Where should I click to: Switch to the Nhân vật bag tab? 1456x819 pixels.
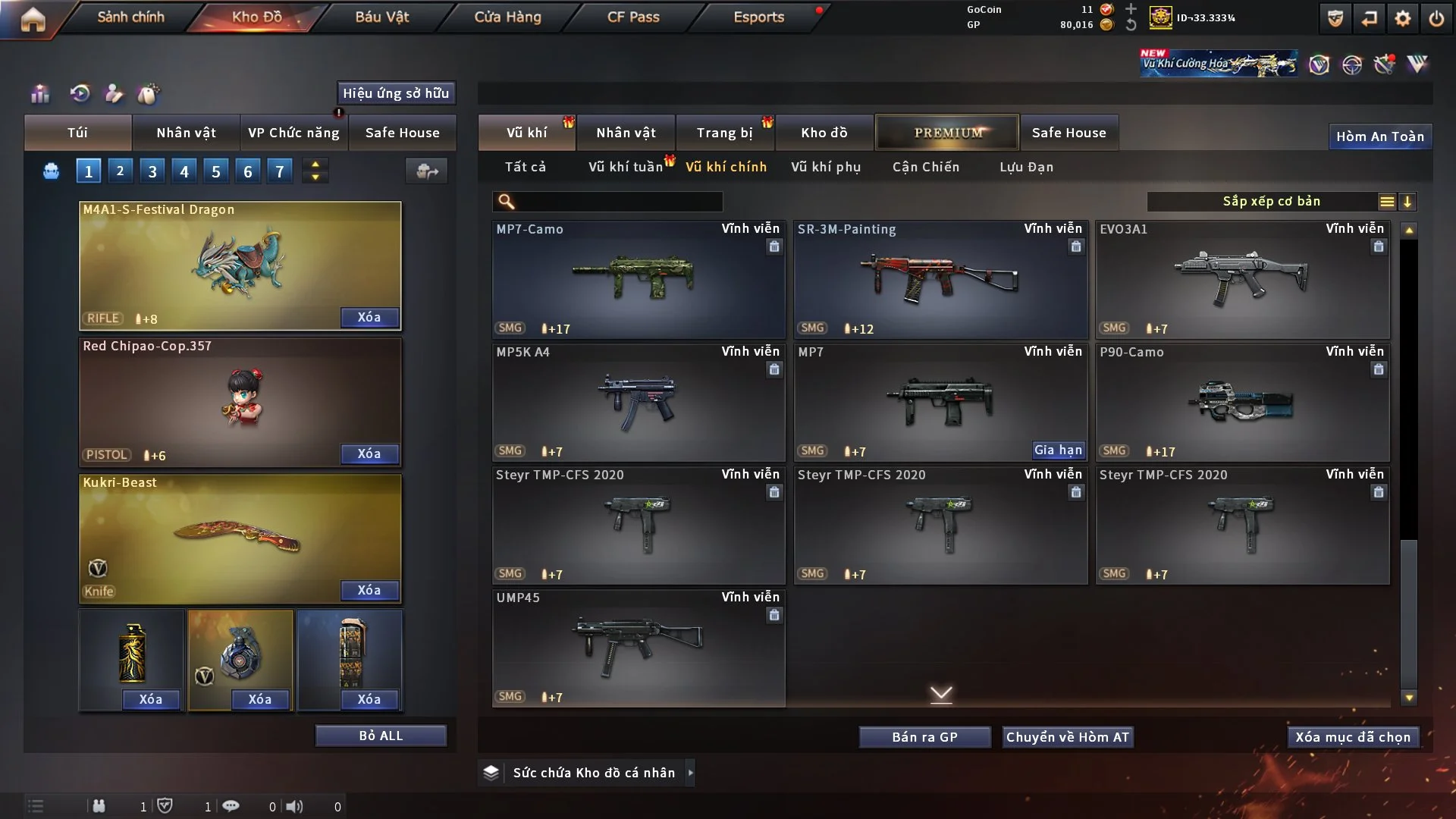pyautogui.click(x=186, y=133)
